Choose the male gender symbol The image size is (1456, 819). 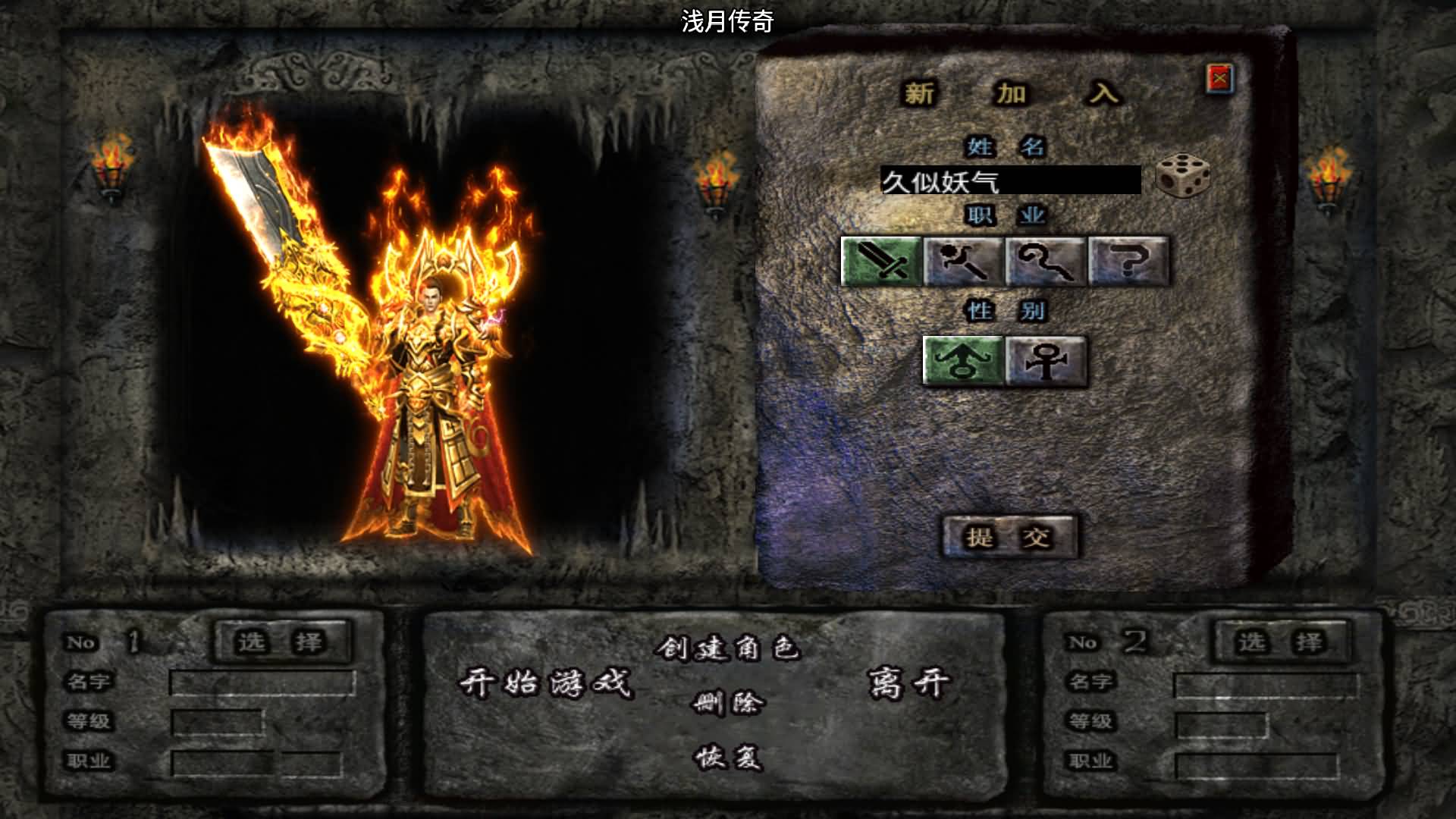(963, 361)
